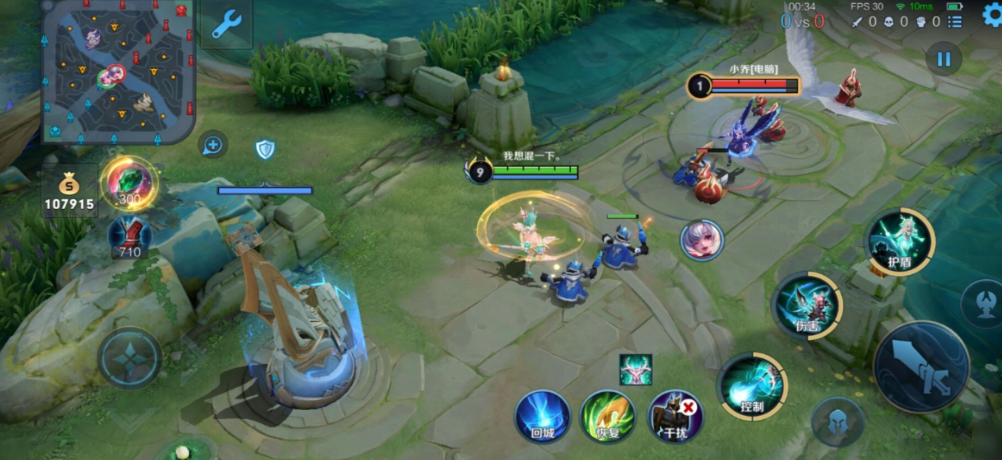1002x460 pixels.
Task: Cast the 干扰 interference summoner spell
Action: pos(675,416)
